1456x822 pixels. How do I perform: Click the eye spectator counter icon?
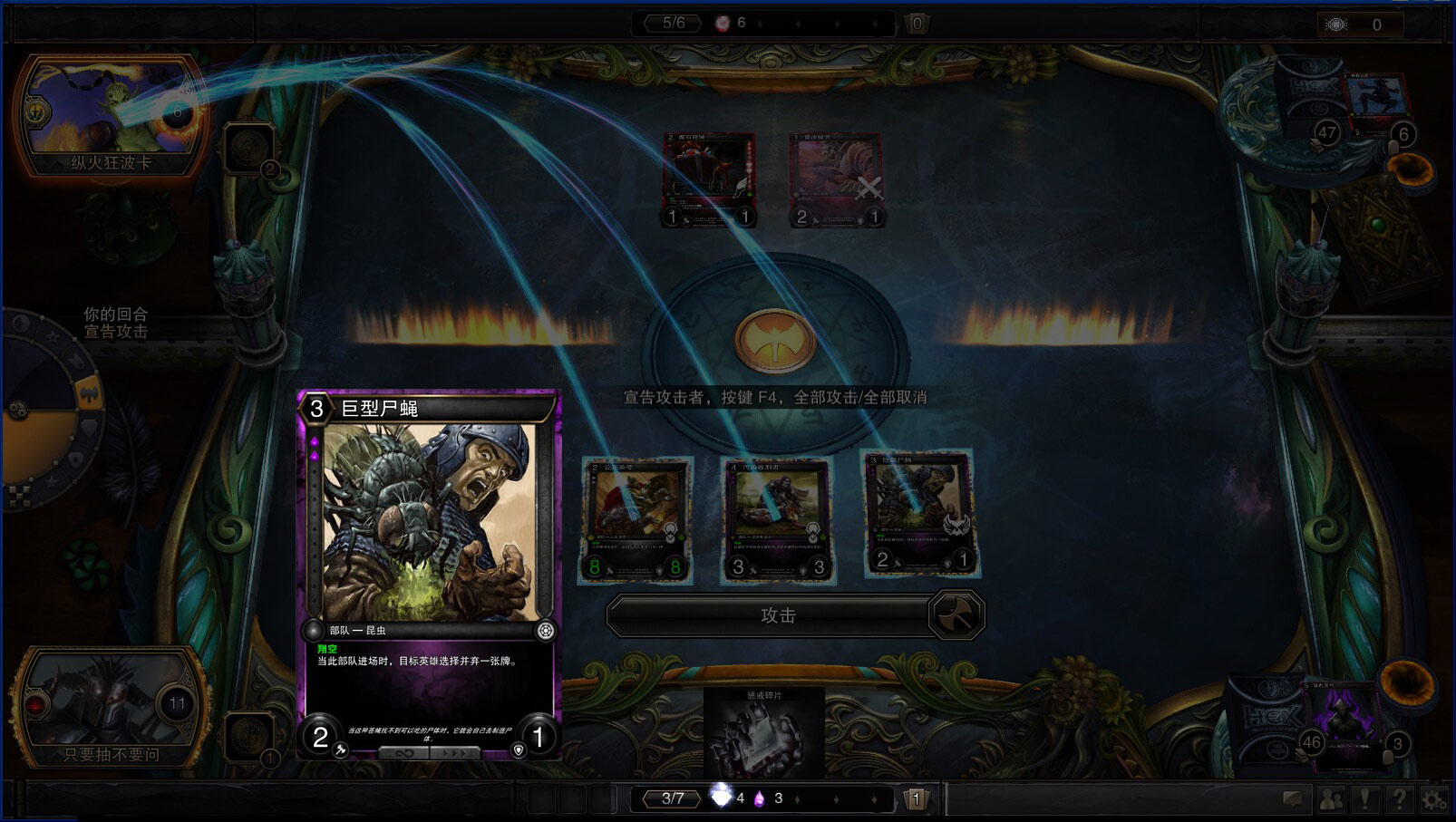(1336, 24)
